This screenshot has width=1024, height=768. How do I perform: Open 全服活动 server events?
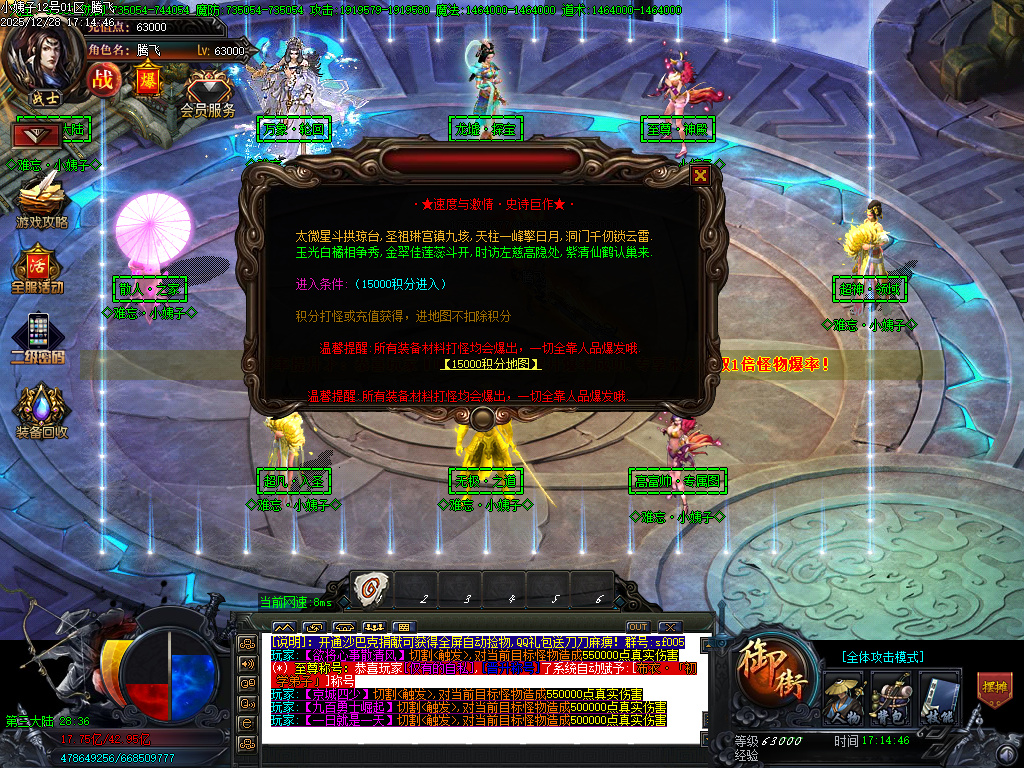38,268
